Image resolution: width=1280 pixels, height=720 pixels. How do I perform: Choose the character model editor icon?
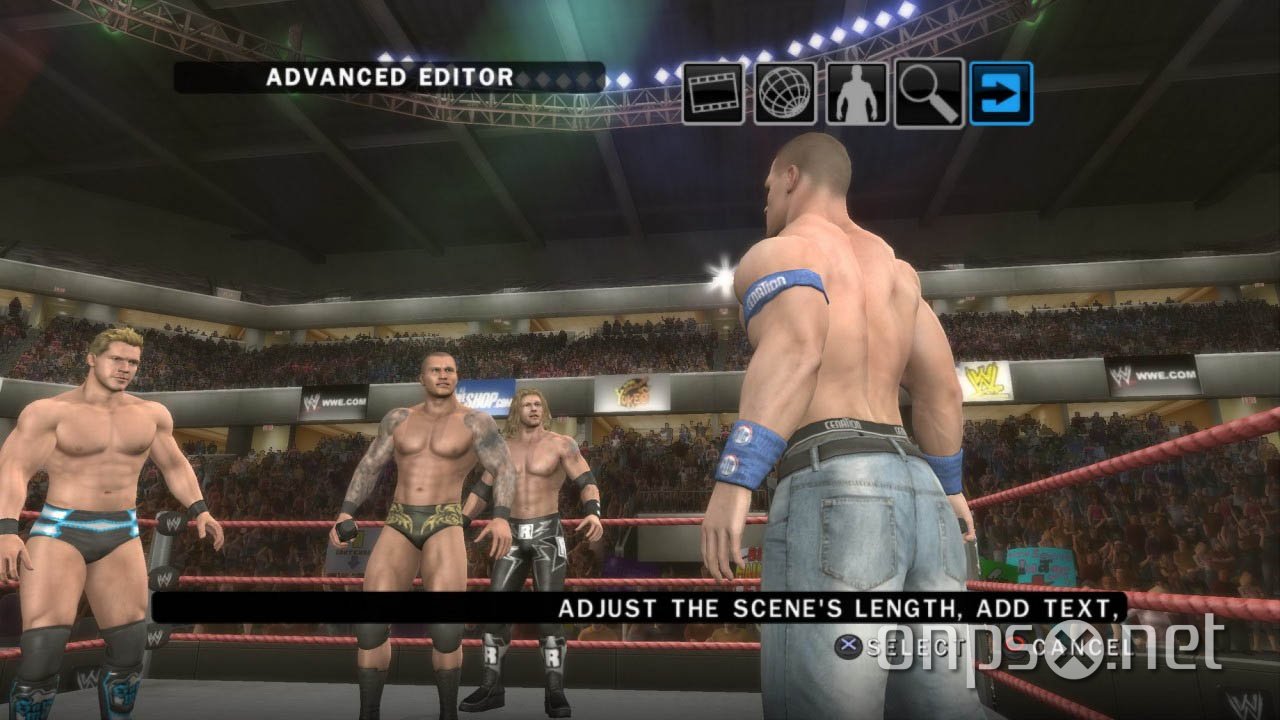pos(858,93)
